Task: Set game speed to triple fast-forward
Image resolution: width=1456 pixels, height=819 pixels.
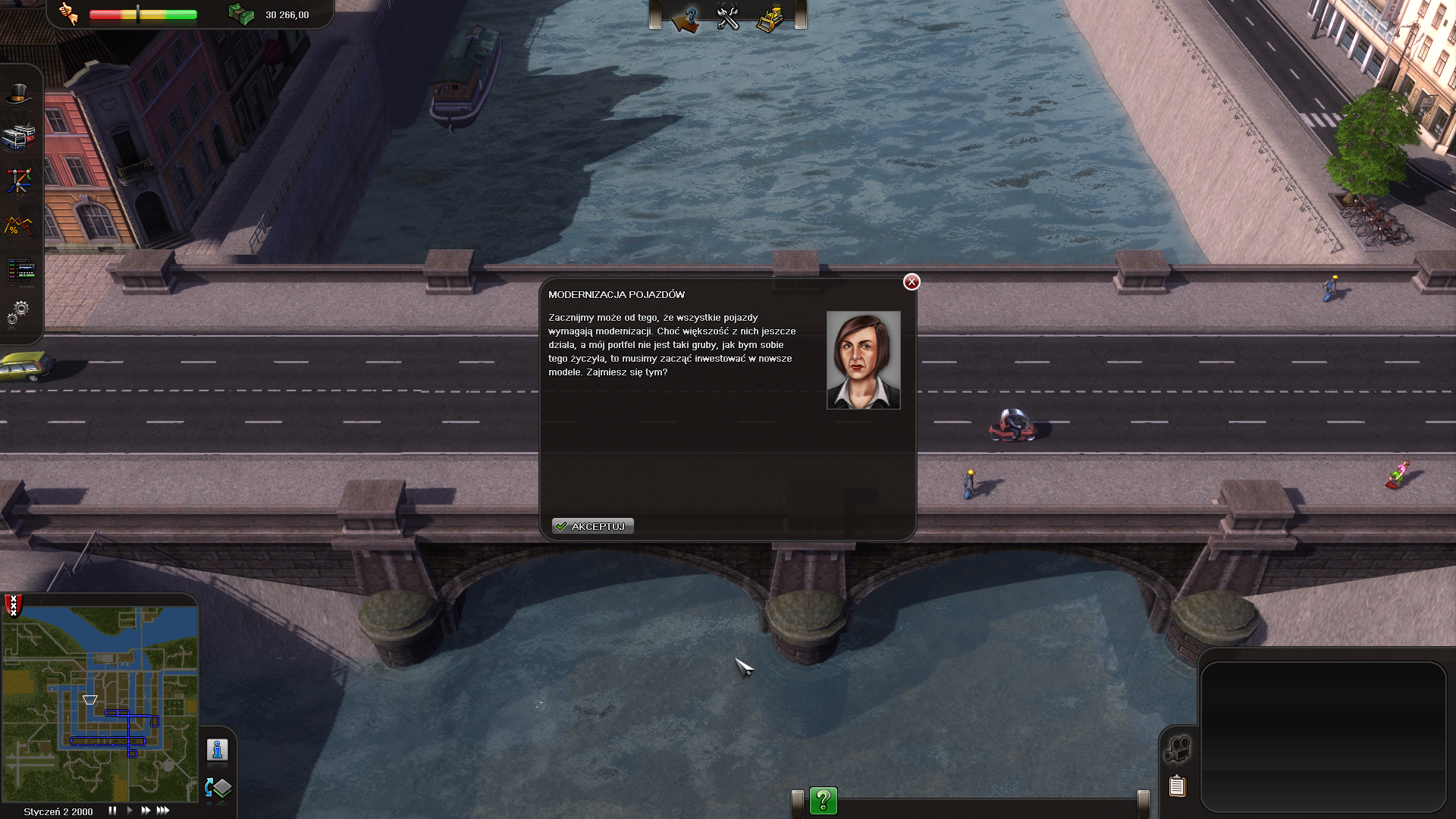Action: click(x=163, y=811)
